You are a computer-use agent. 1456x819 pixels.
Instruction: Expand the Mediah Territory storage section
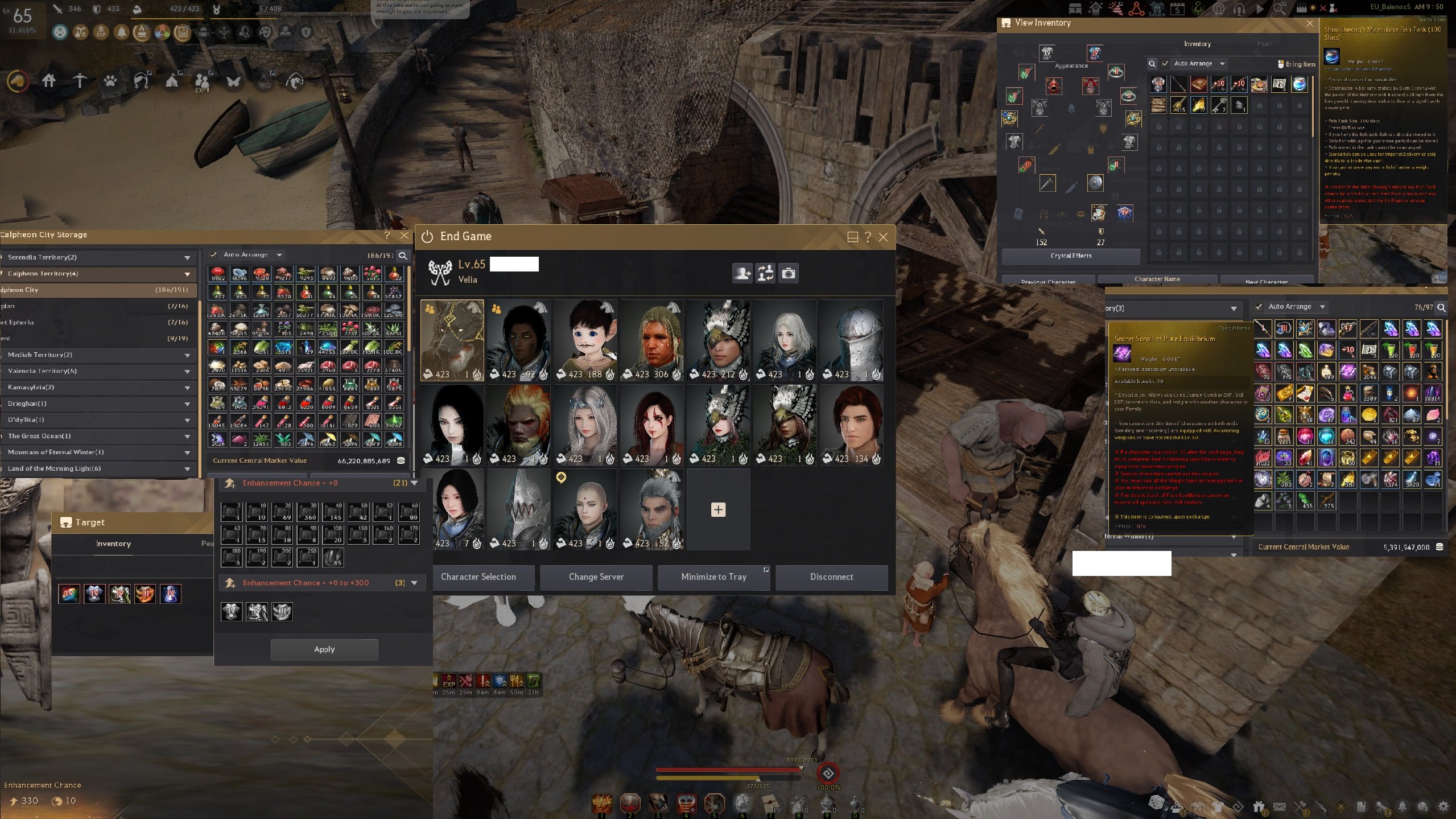tap(188, 355)
